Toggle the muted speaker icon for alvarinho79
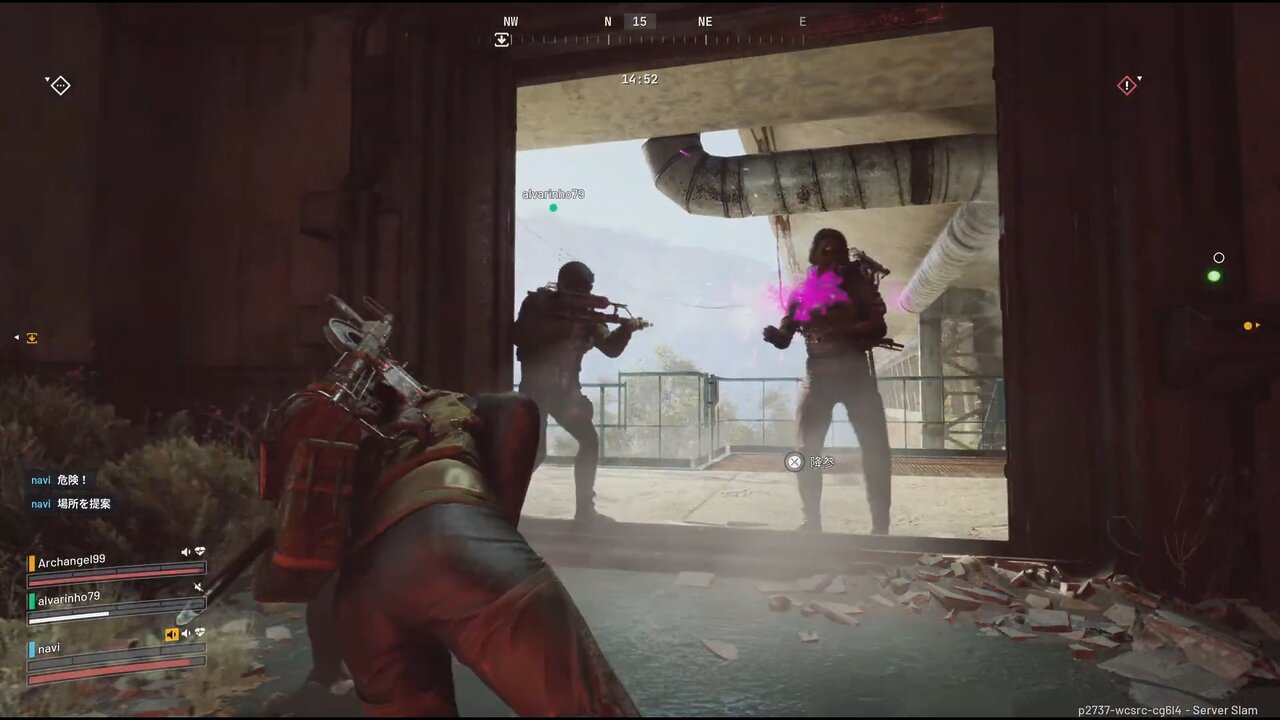 [x=198, y=587]
